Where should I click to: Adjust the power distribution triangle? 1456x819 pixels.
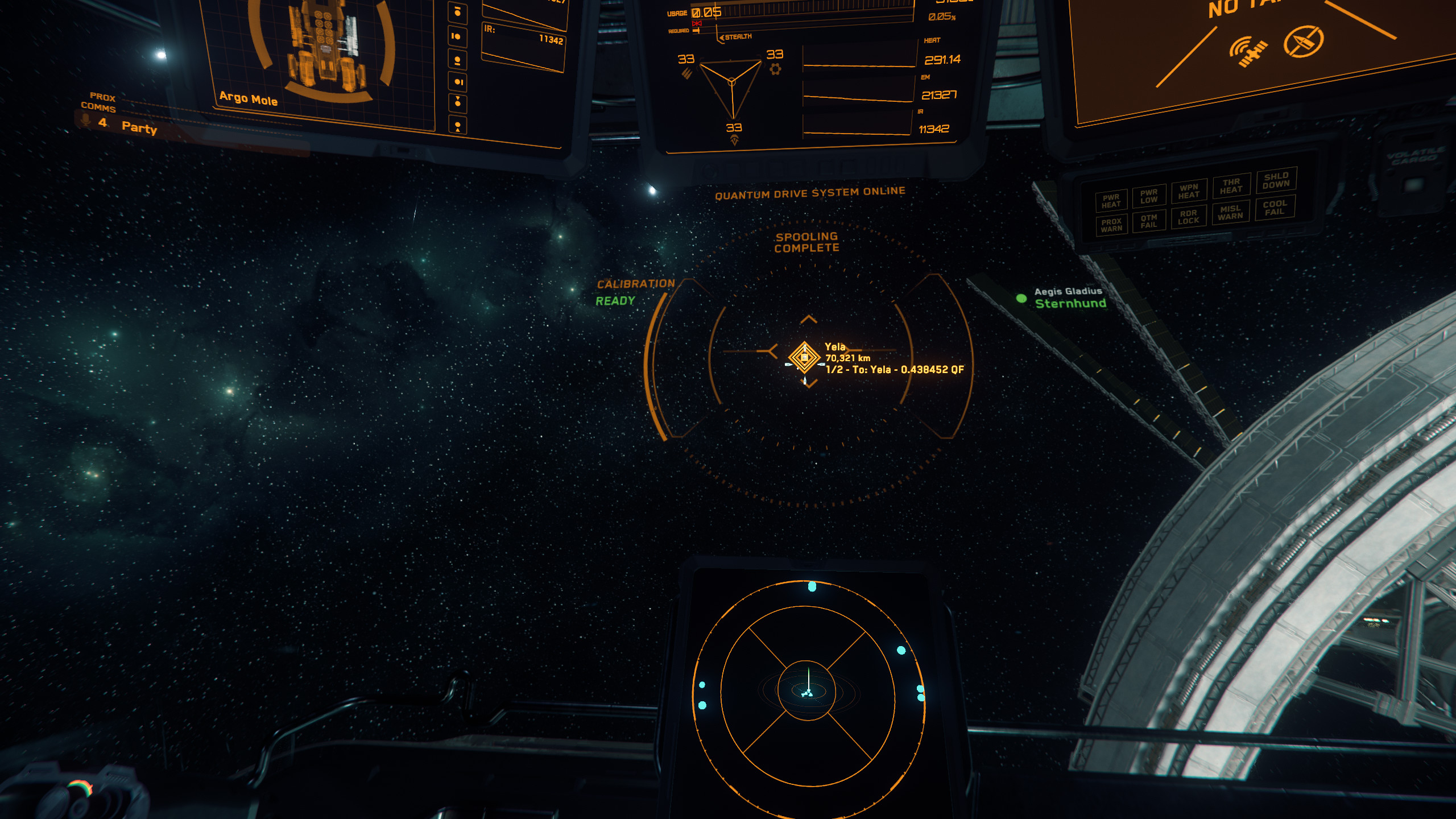tap(731, 85)
